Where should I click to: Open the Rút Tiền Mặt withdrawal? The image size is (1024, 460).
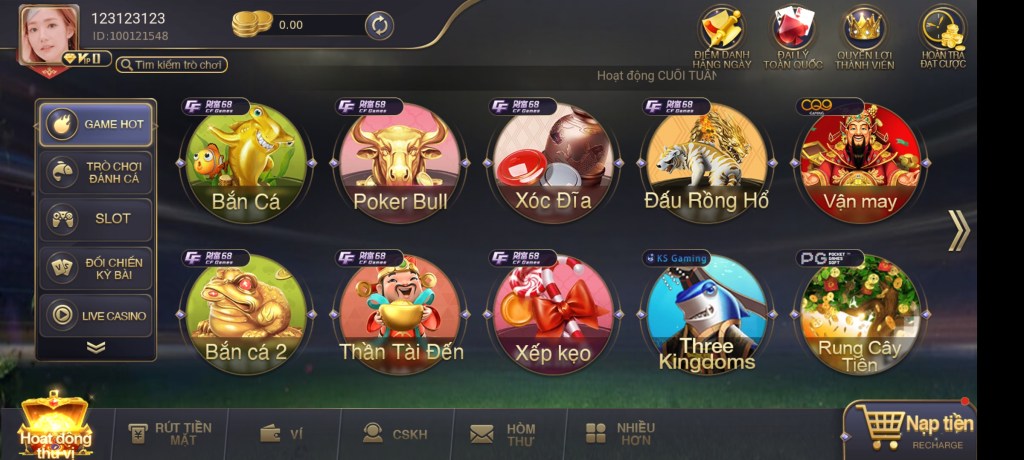(x=170, y=433)
